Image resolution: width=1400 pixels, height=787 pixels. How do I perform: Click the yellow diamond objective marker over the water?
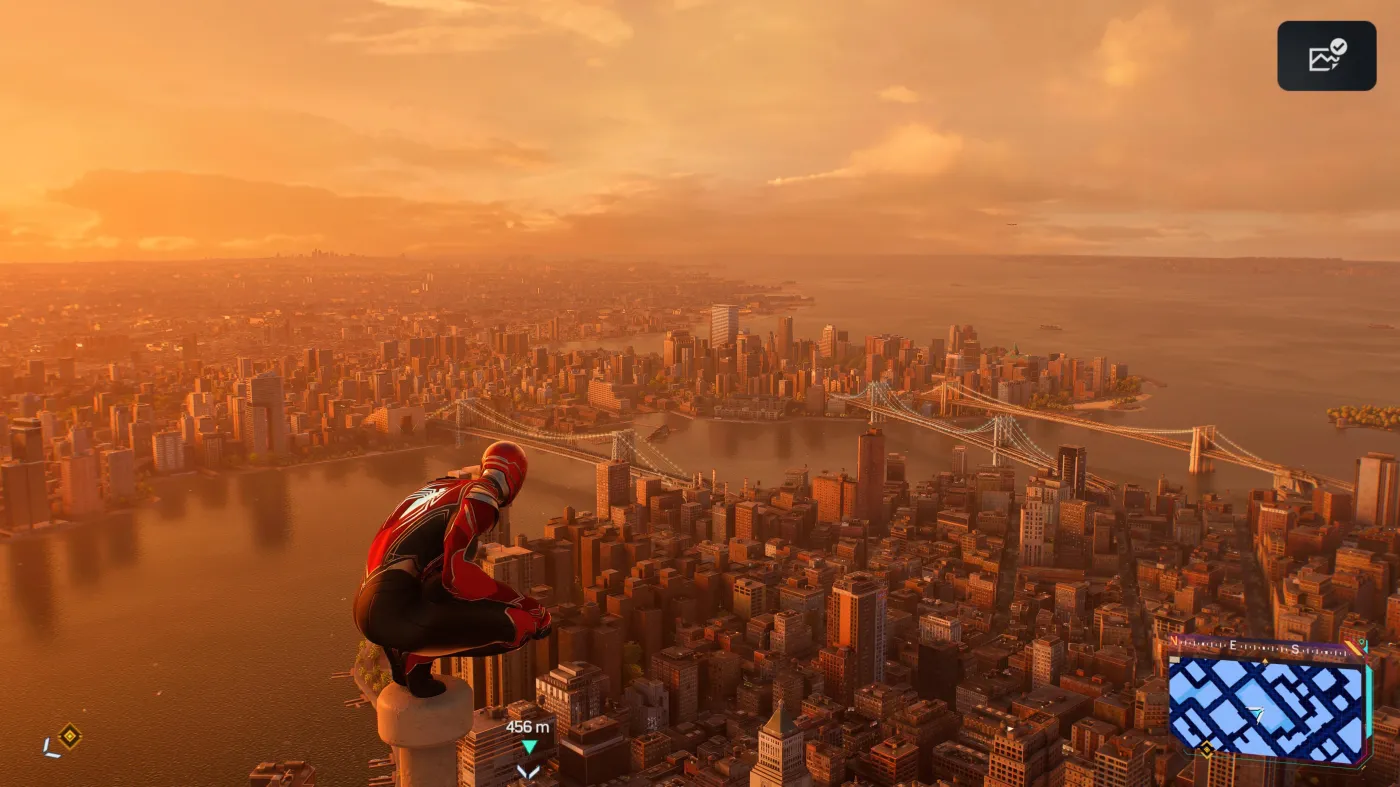click(x=69, y=737)
